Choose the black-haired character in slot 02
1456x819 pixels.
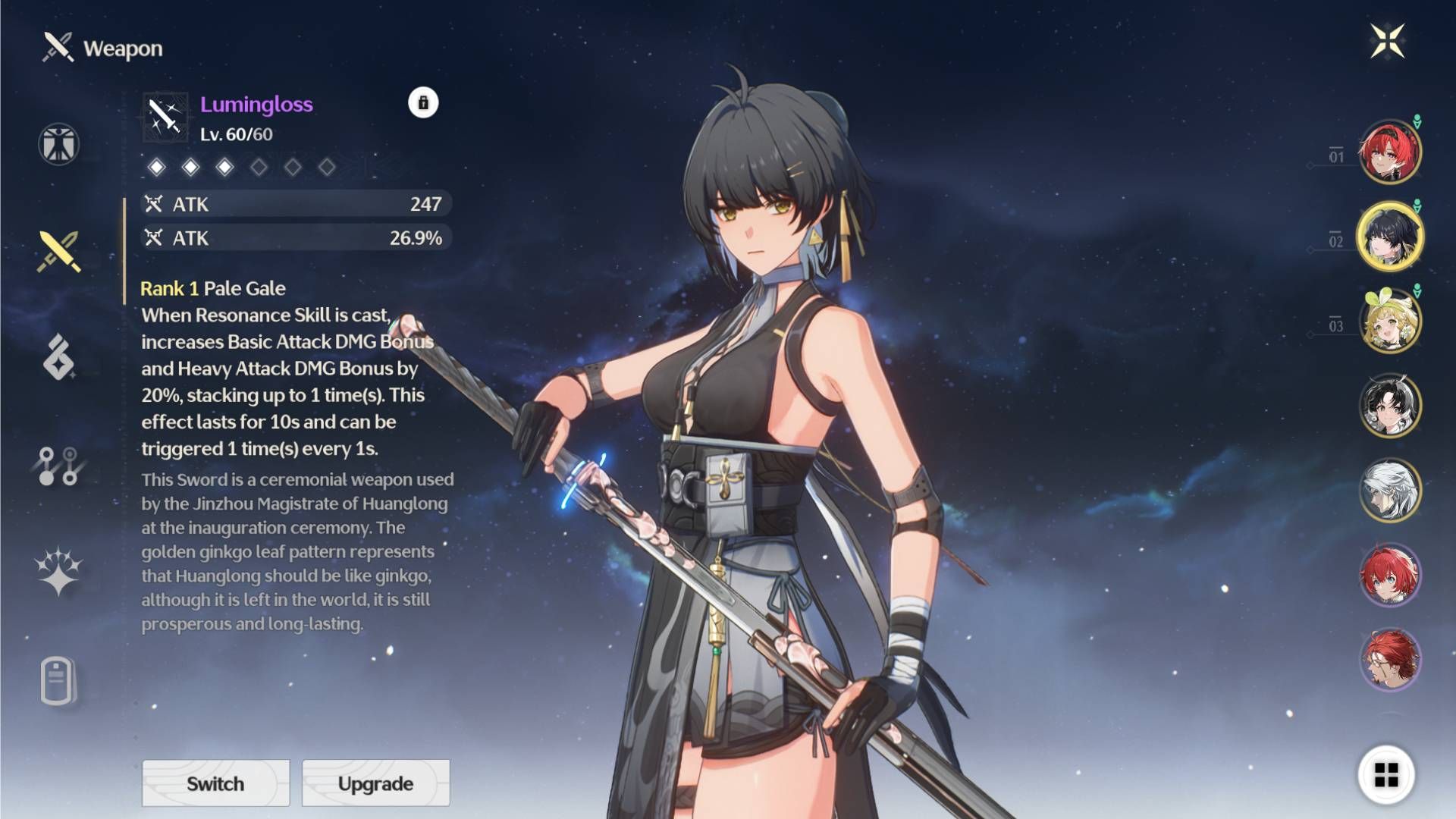point(1389,237)
